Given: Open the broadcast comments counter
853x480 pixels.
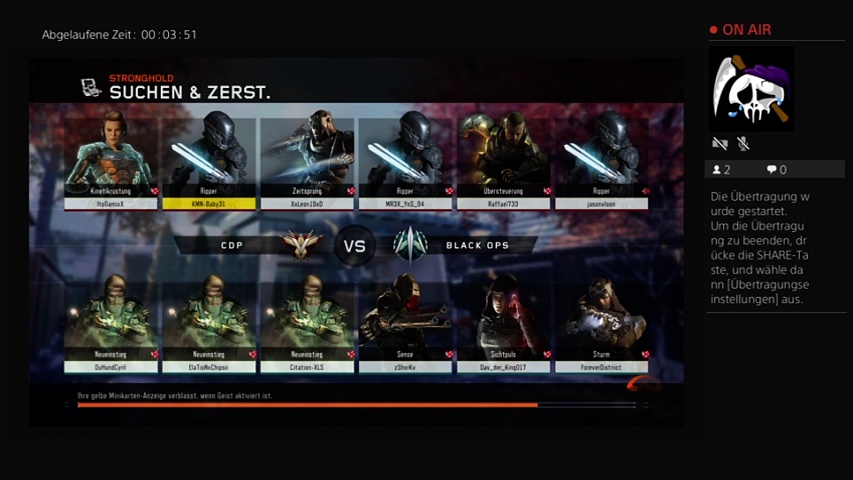Looking at the screenshot, I should coord(776,170).
